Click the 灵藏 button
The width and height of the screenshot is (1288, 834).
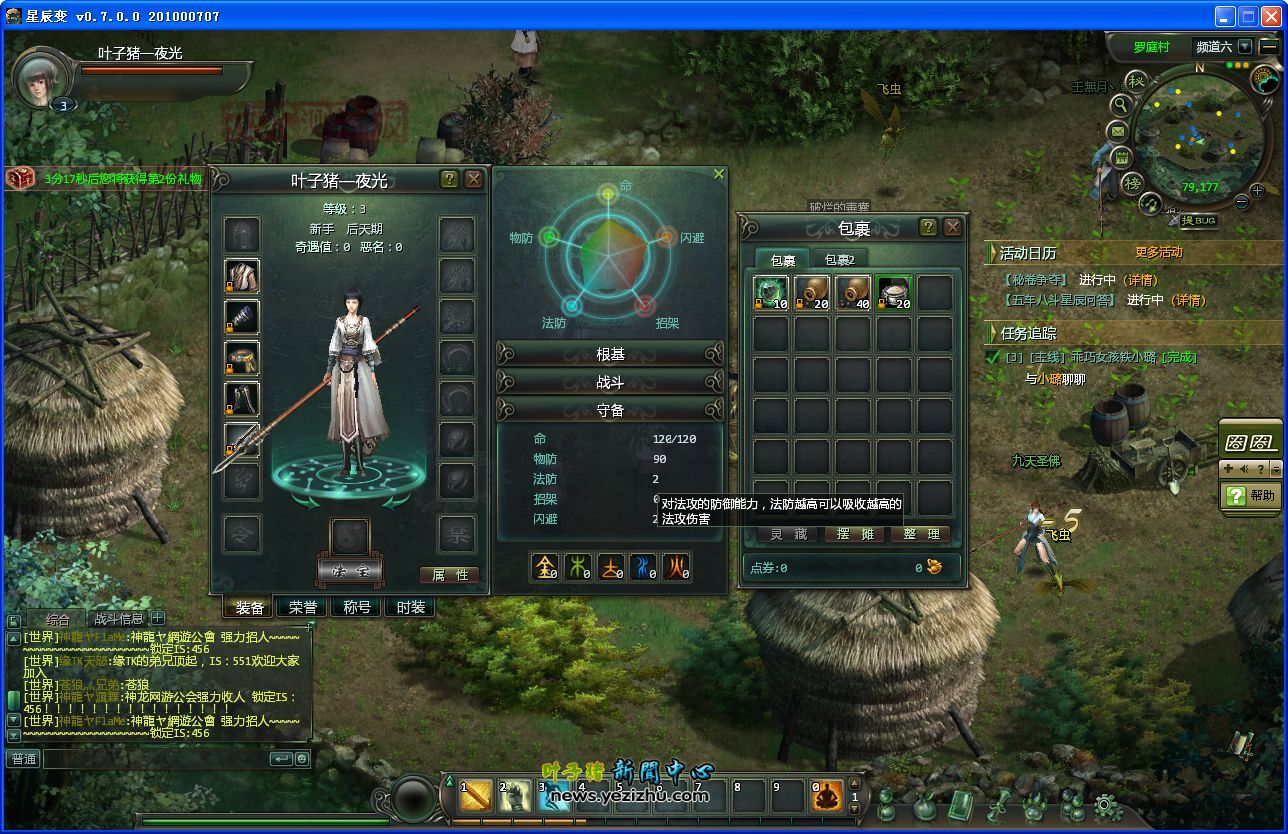pos(788,535)
